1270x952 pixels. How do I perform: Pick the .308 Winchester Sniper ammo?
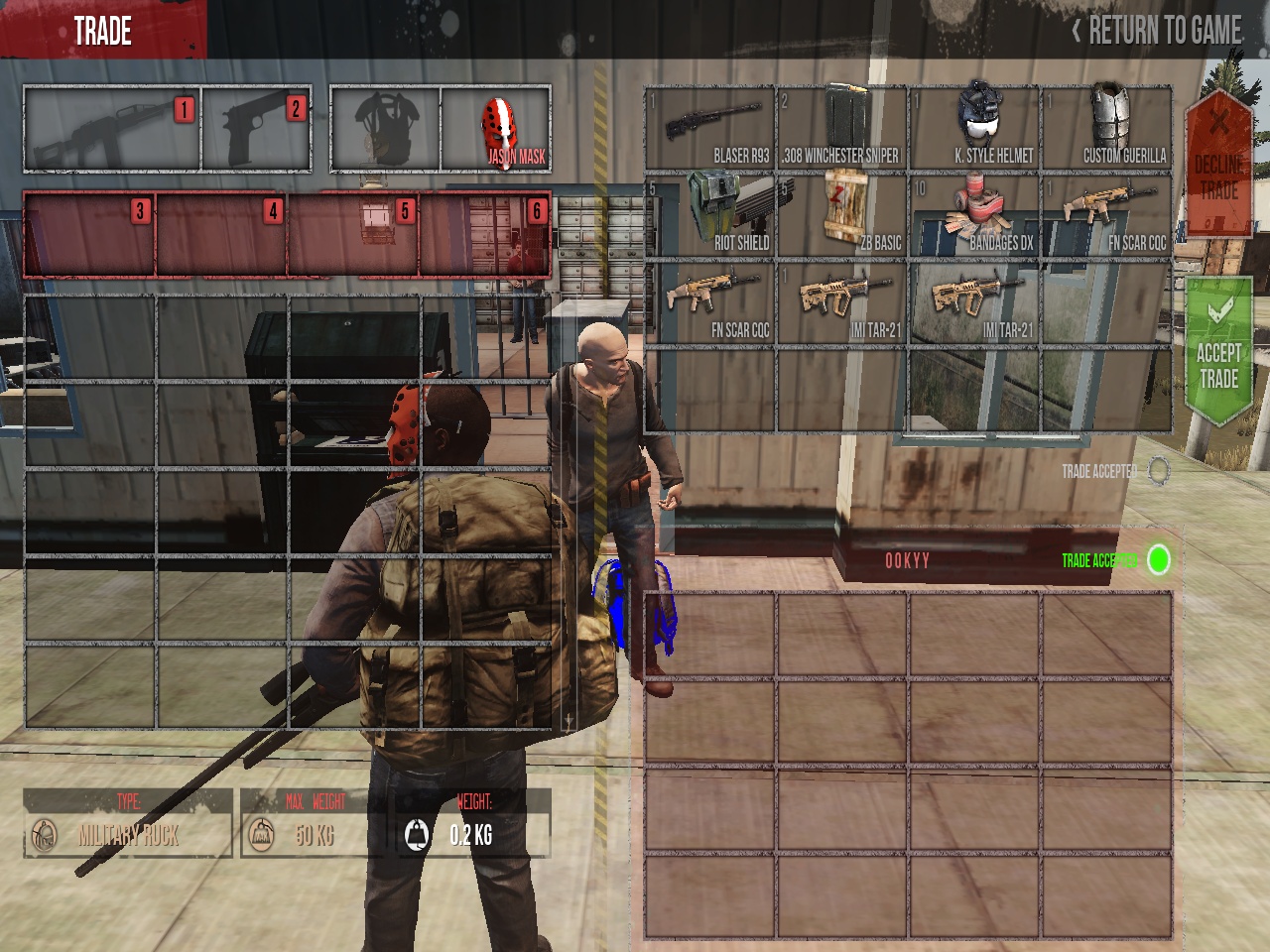841,127
